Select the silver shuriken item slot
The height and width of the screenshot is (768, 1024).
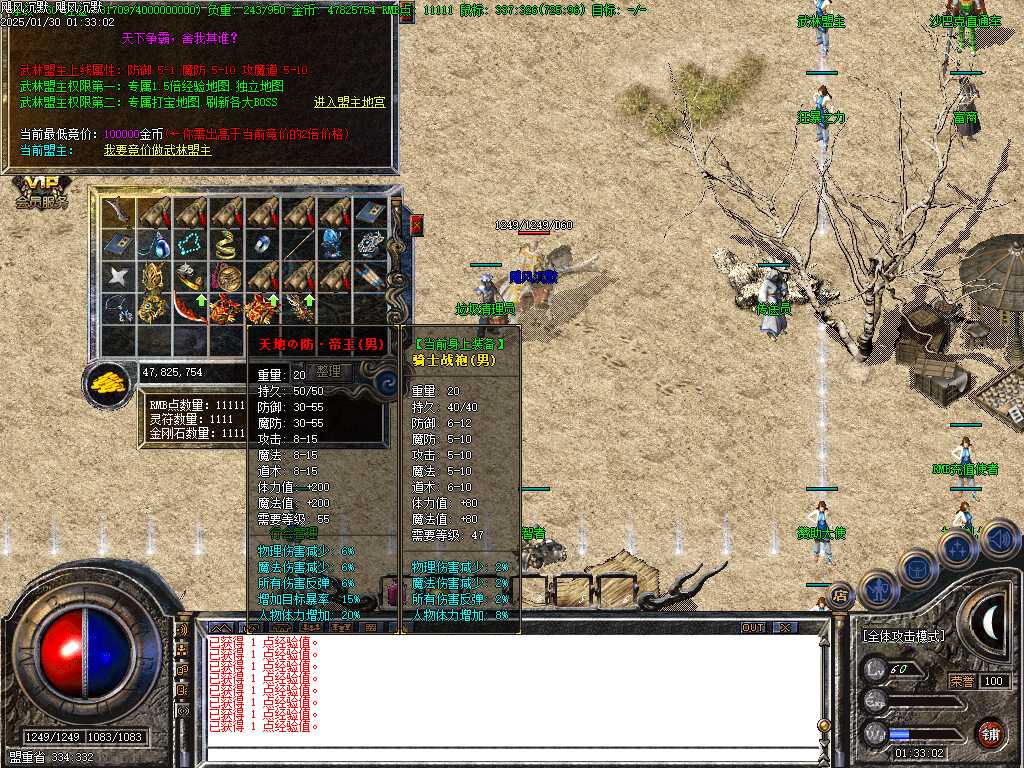click(x=118, y=276)
